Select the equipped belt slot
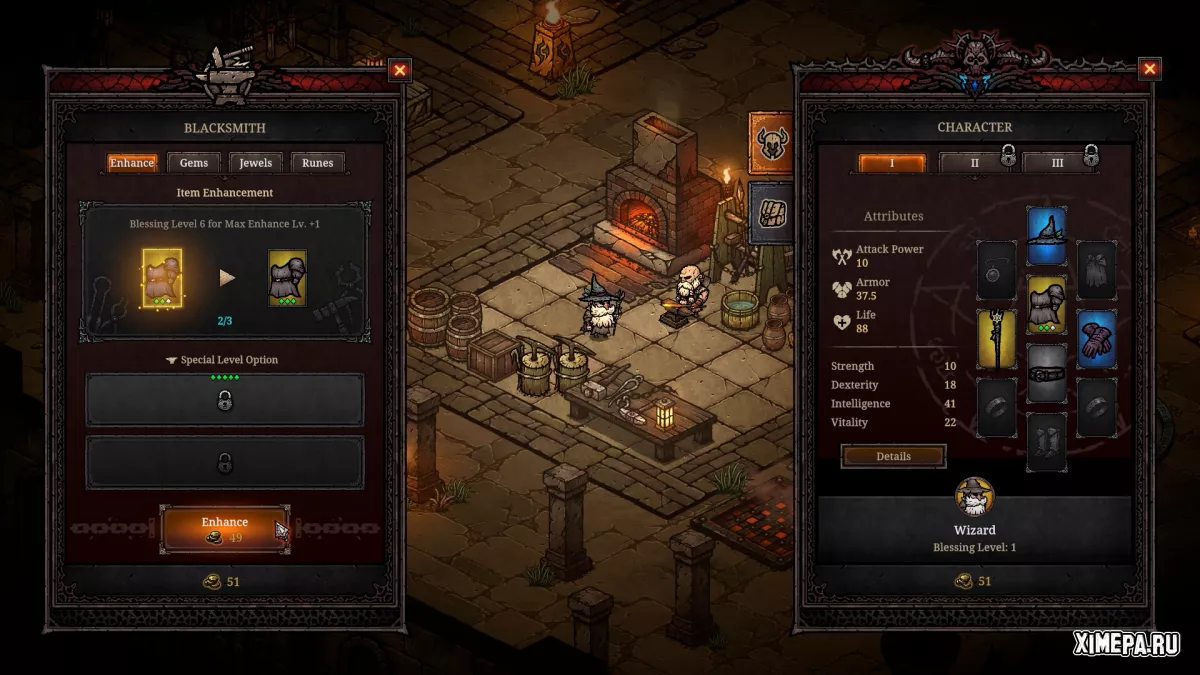 pyautogui.click(x=1046, y=373)
